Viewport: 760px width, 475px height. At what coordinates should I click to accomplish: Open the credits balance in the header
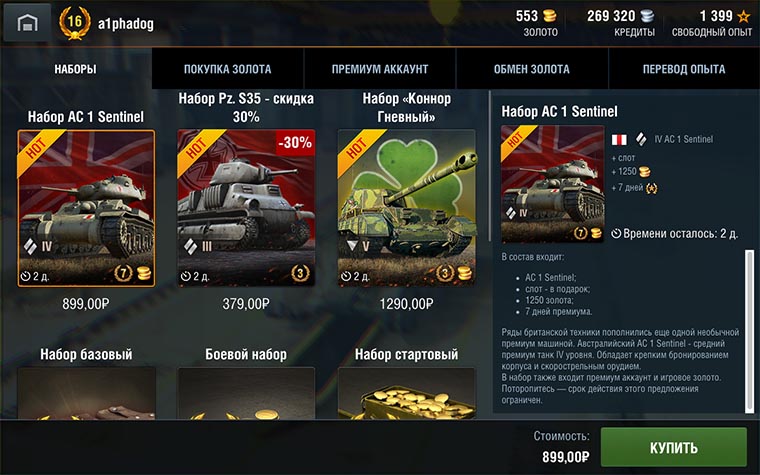pyautogui.click(x=620, y=22)
